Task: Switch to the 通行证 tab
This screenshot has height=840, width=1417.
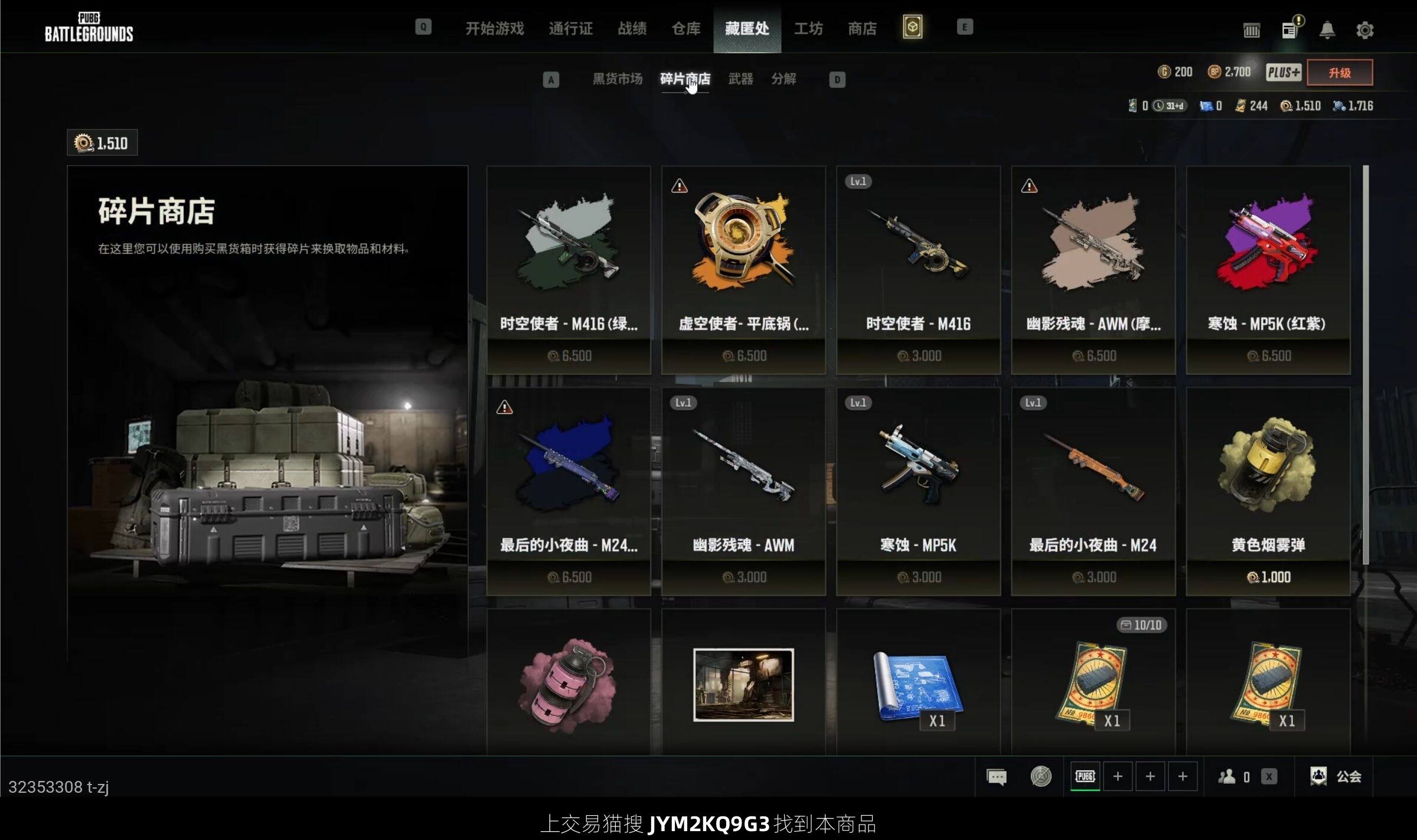Action: pyautogui.click(x=570, y=28)
